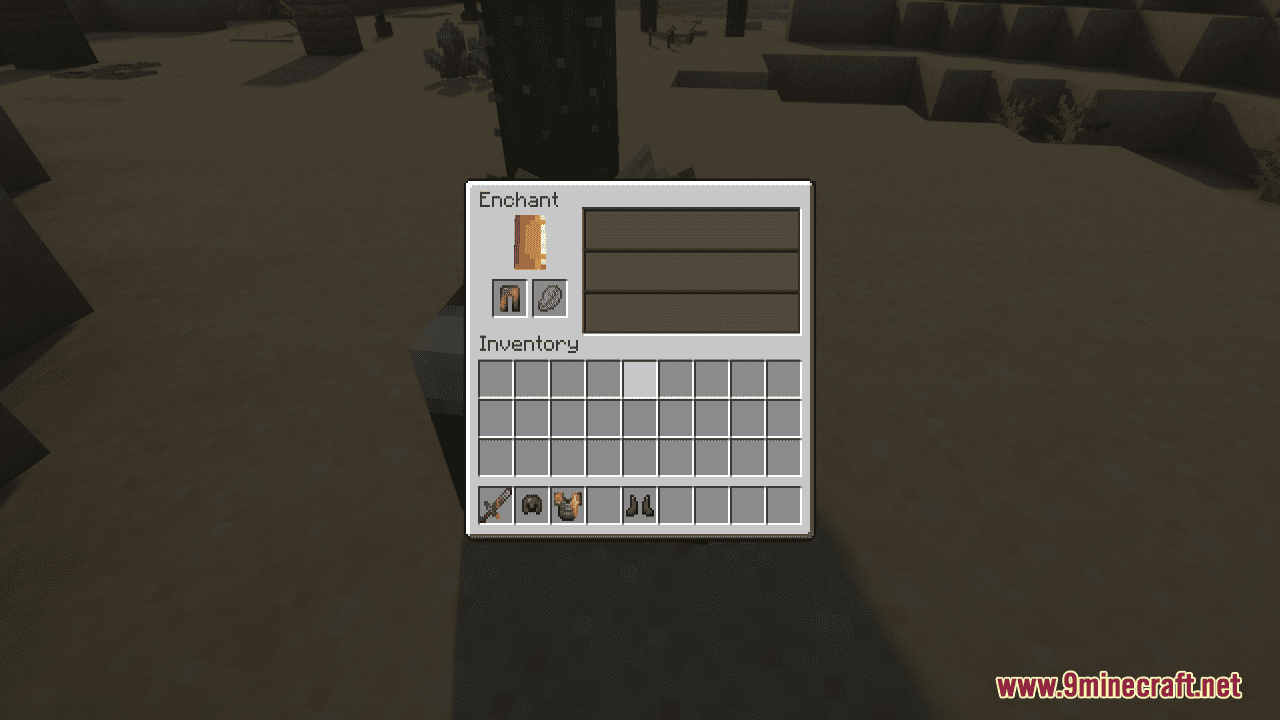This screenshot has width=1280, height=720.
Task: Click the Enchant title label
Action: click(518, 200)
